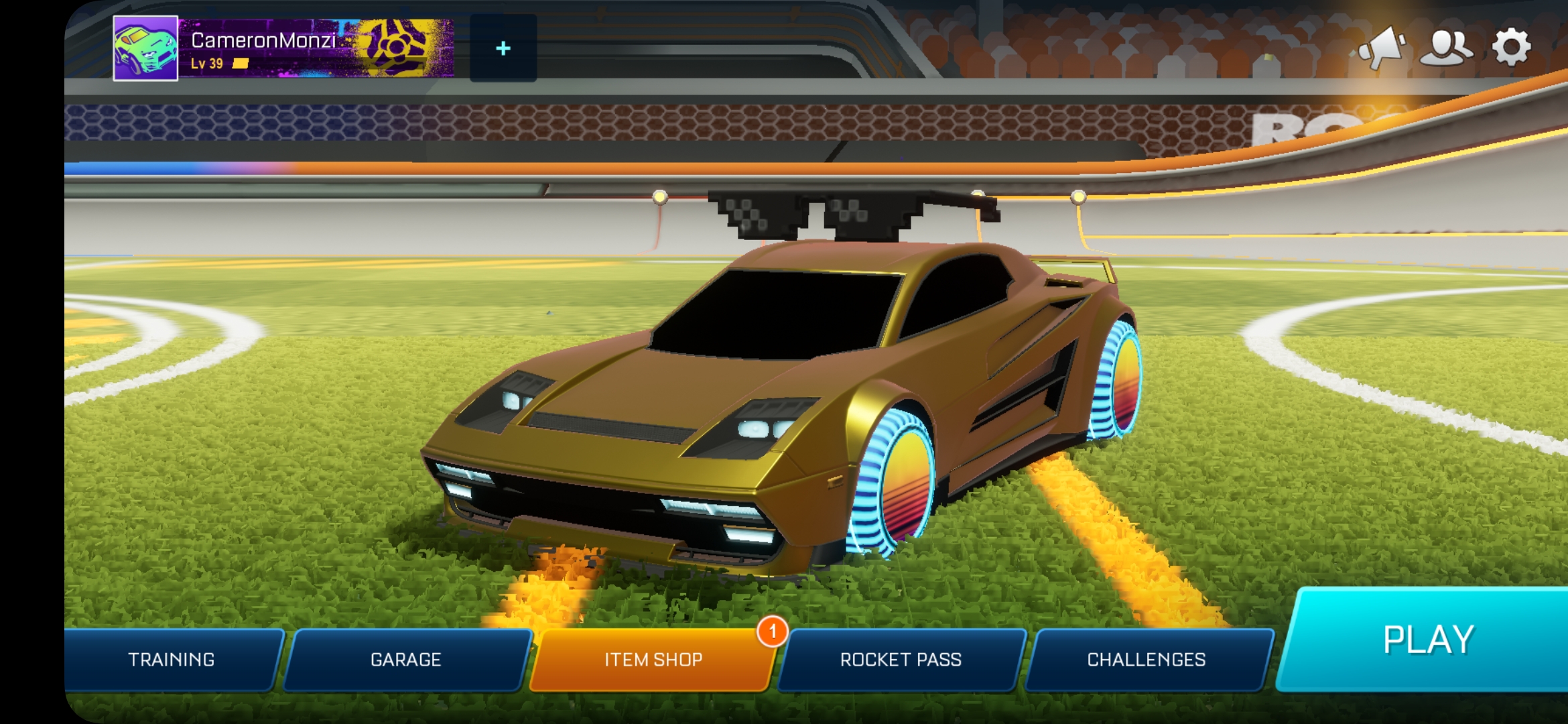Open CameronMonzi's player profile banner
Viewport: 1568px width, 724px height.
[316, 48]
